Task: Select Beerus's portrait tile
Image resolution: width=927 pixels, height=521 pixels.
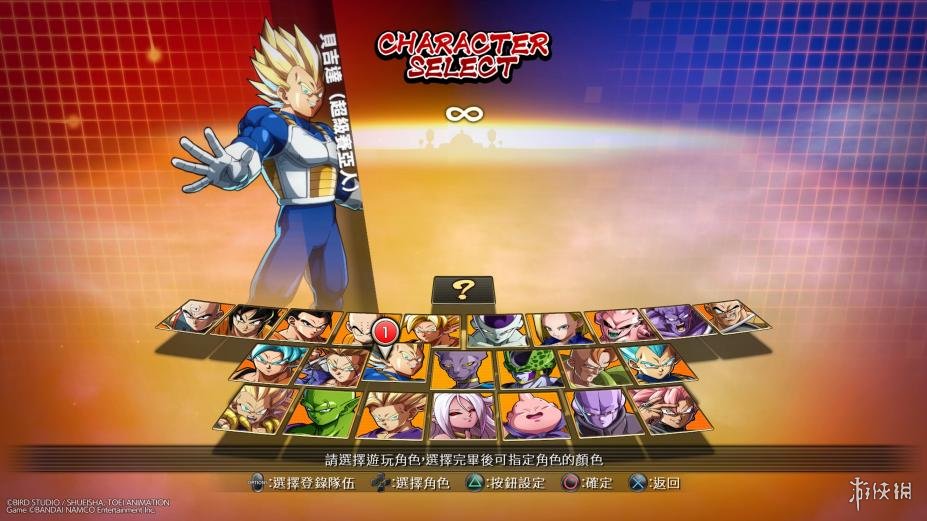Action: 463,369
